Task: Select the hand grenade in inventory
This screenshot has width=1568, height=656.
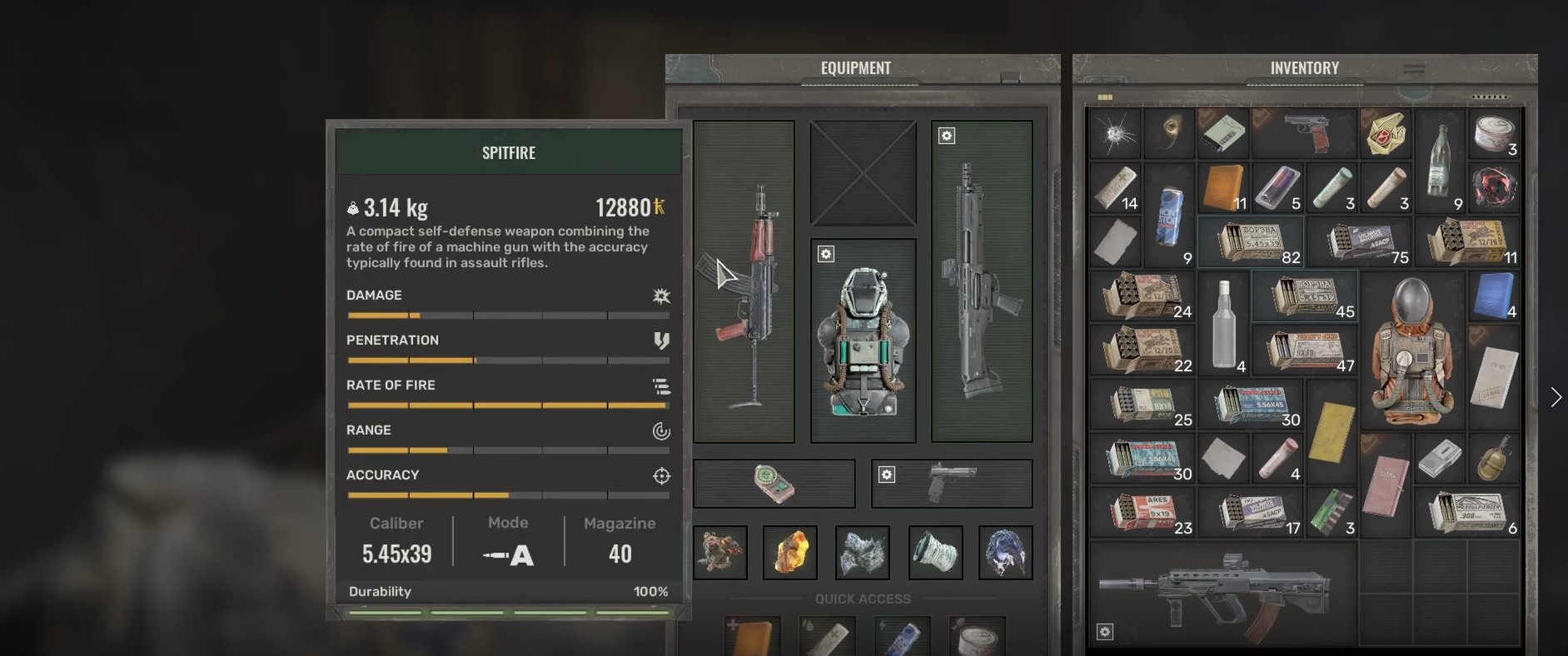Action: click(1494, 458)
